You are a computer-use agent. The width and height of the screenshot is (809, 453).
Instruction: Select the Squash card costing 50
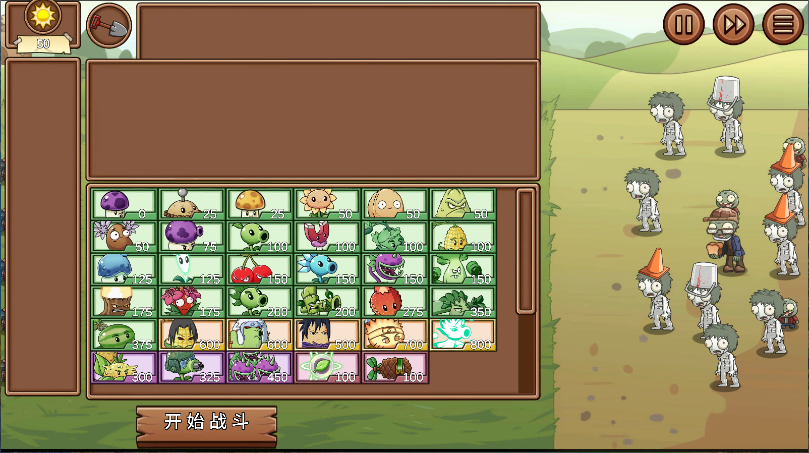(x=462, y=204)
